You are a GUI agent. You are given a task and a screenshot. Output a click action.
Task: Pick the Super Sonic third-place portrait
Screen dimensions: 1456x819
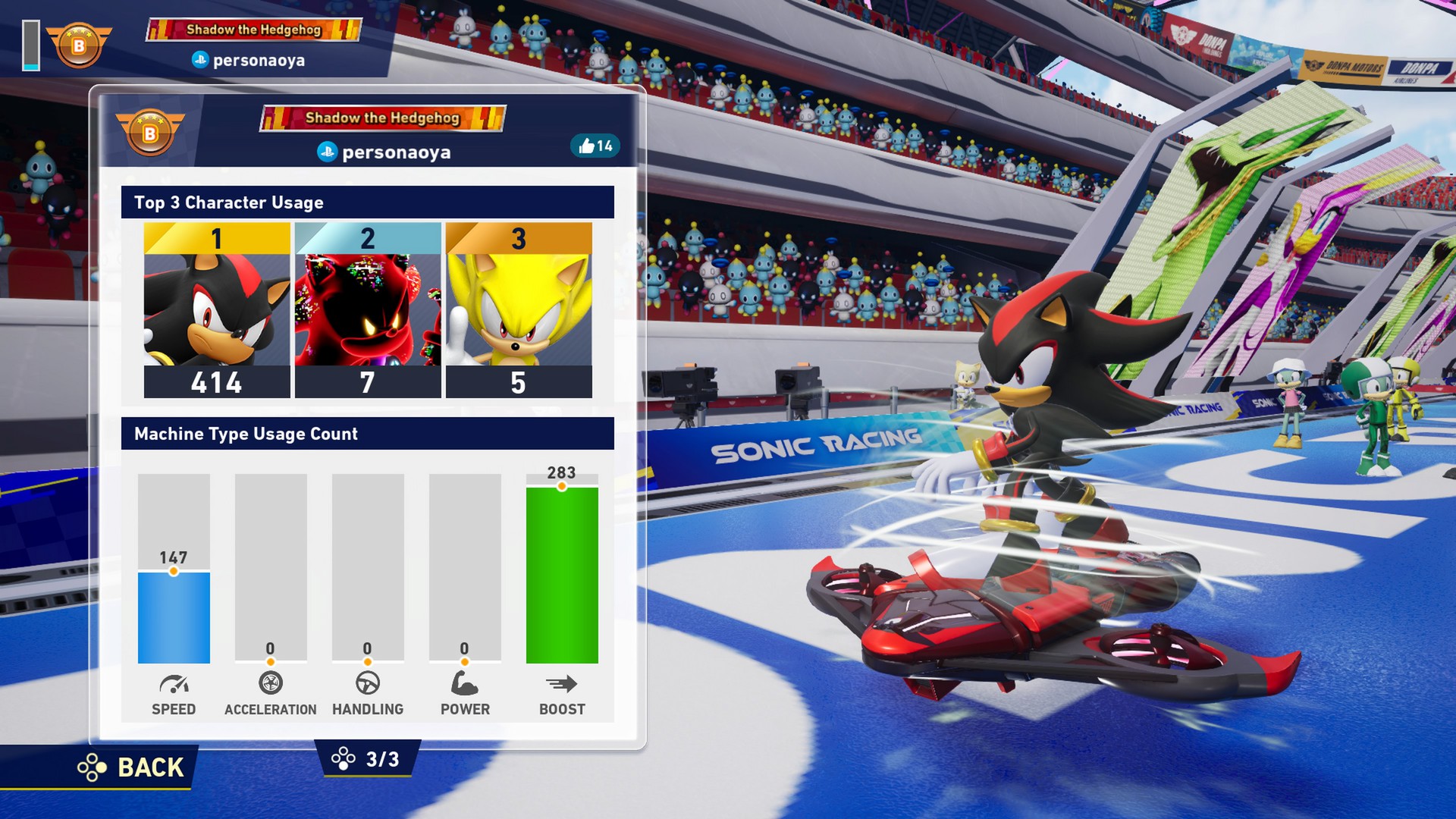pyautogui.click(x=519, y=310)
